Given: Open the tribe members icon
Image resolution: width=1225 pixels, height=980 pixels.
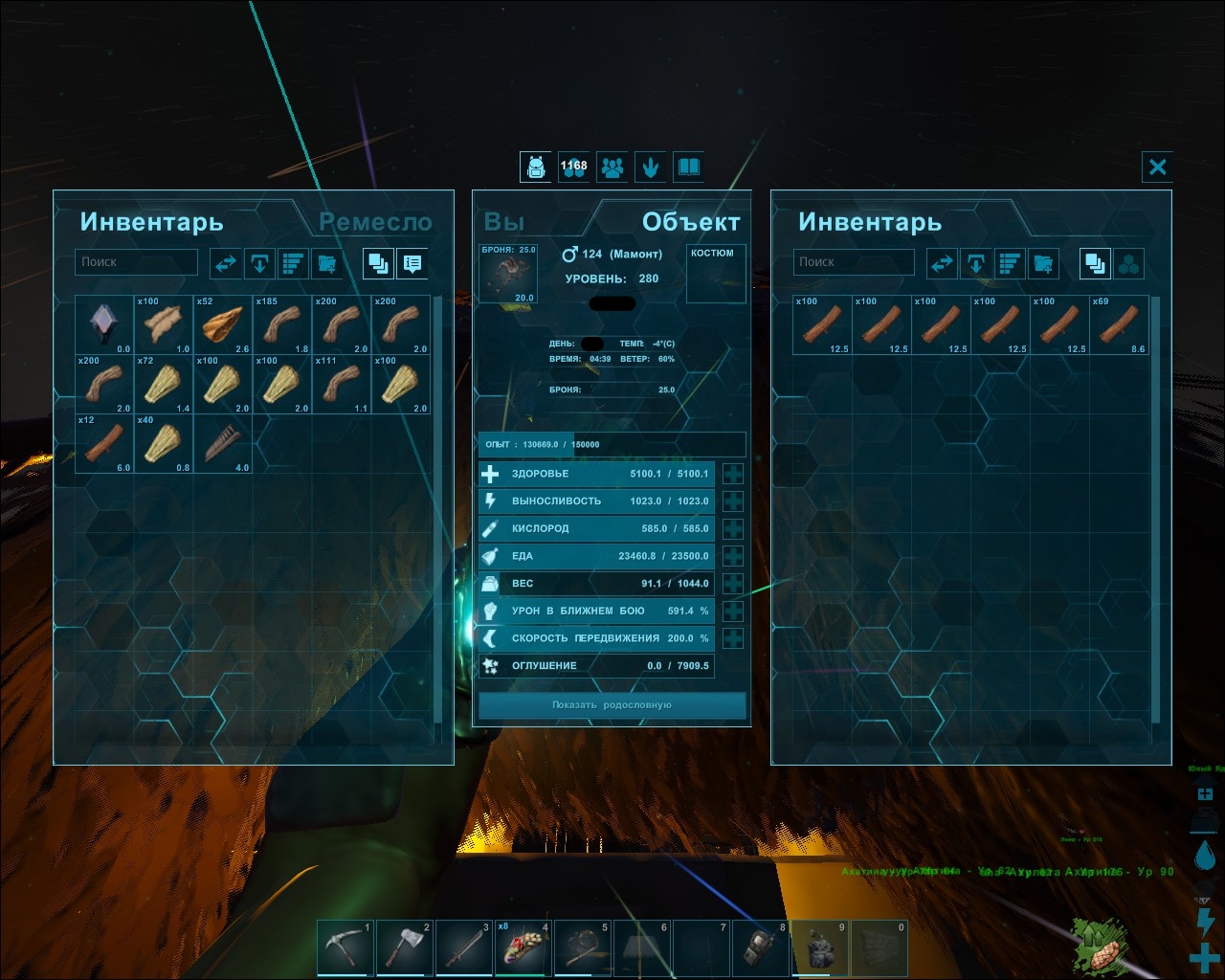Looking at the screenshot, I should coord(612,167).
